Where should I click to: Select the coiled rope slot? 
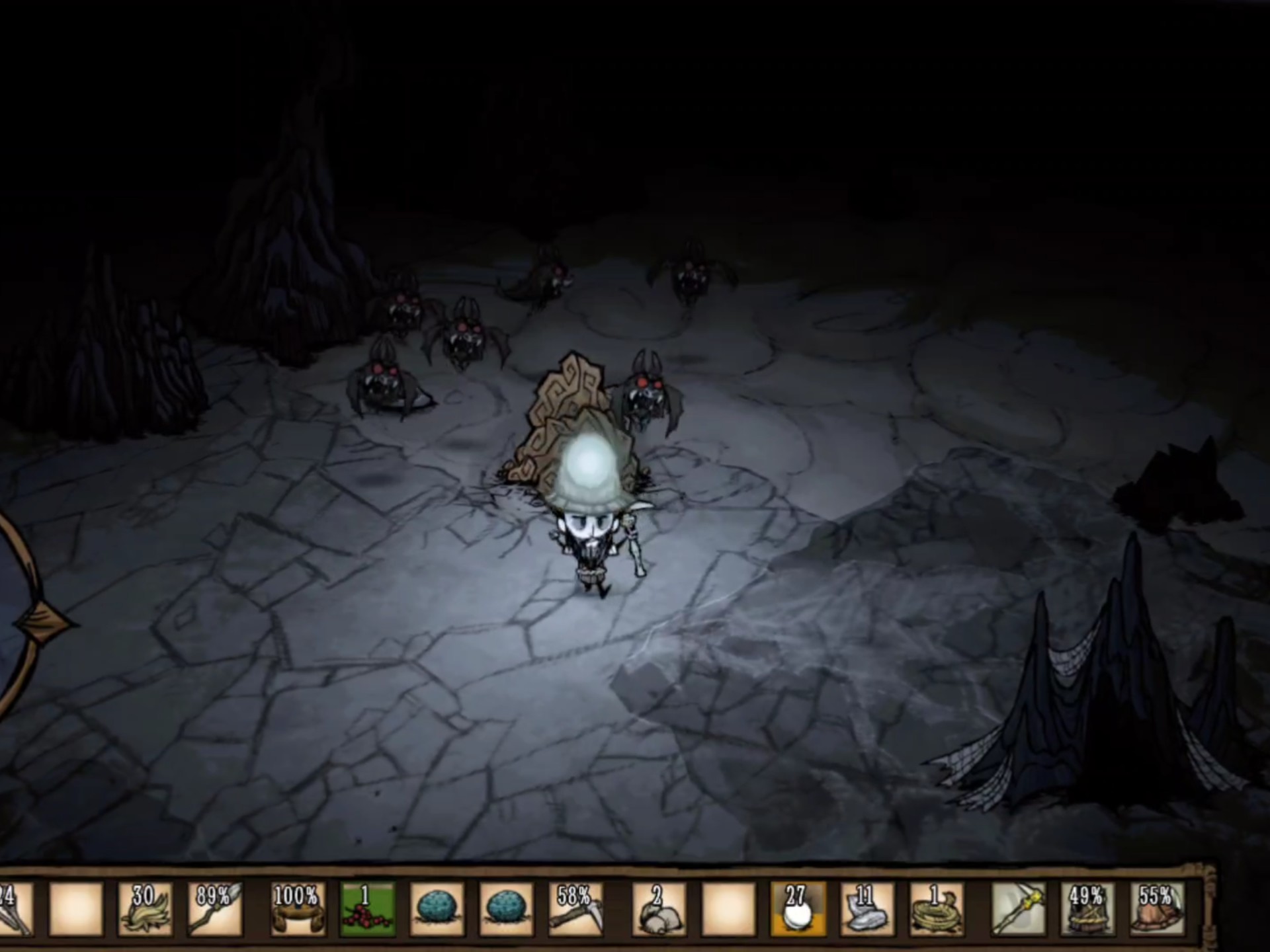(x=937, y=908)
